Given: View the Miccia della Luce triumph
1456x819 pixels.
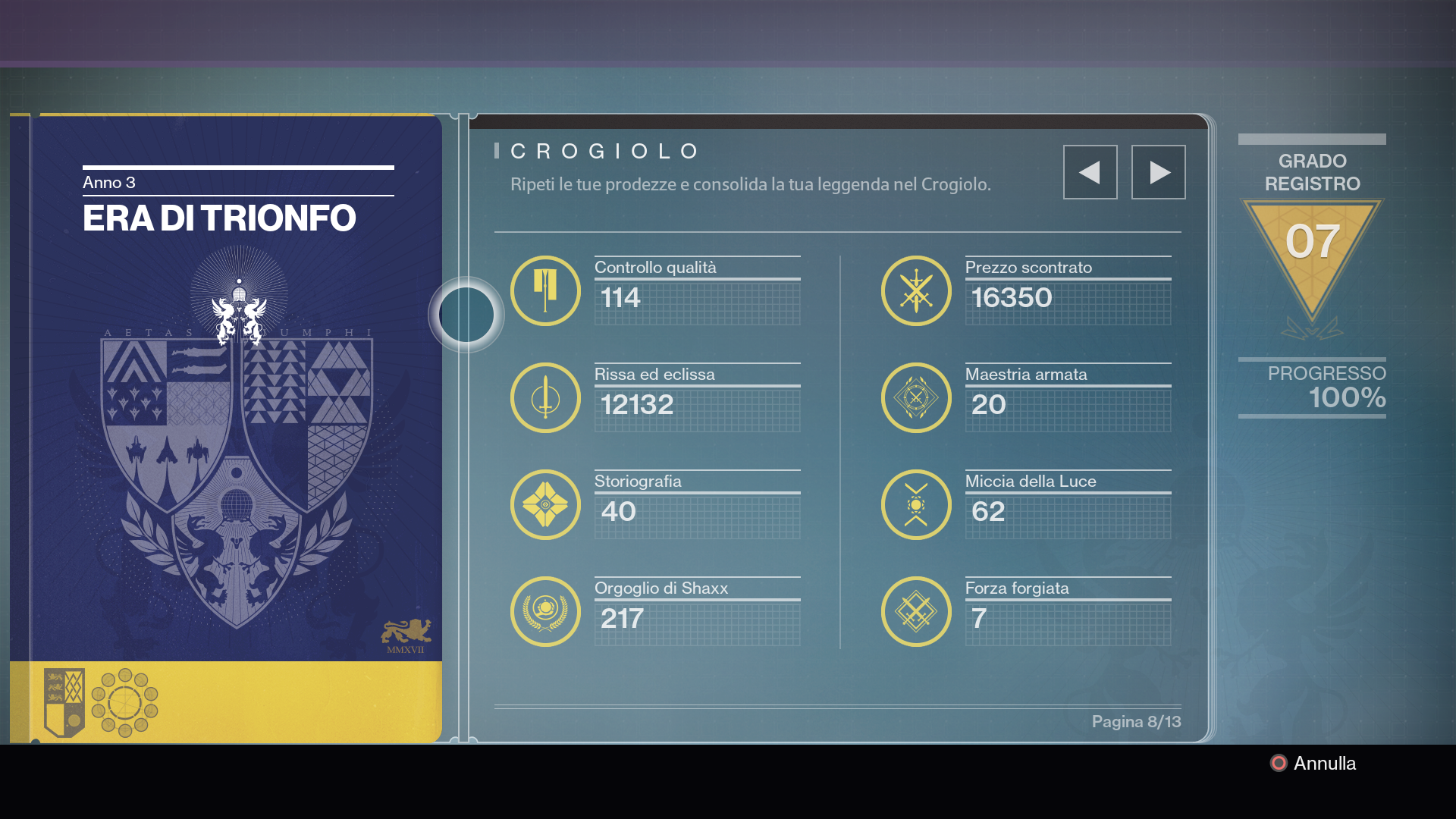Looking at the screenshot, I should click(916, 504).
